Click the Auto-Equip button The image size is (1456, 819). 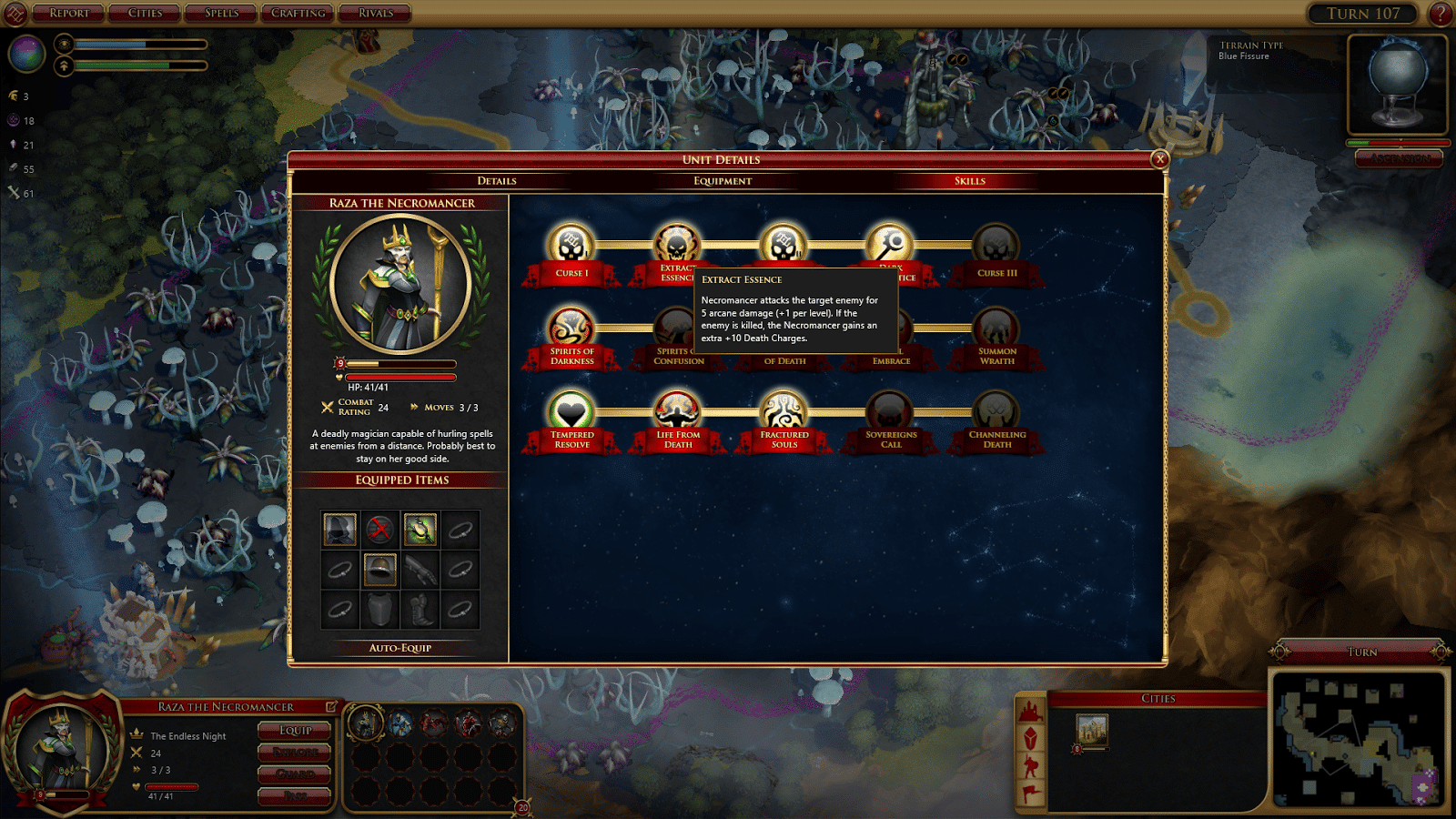tap(400, 648)
